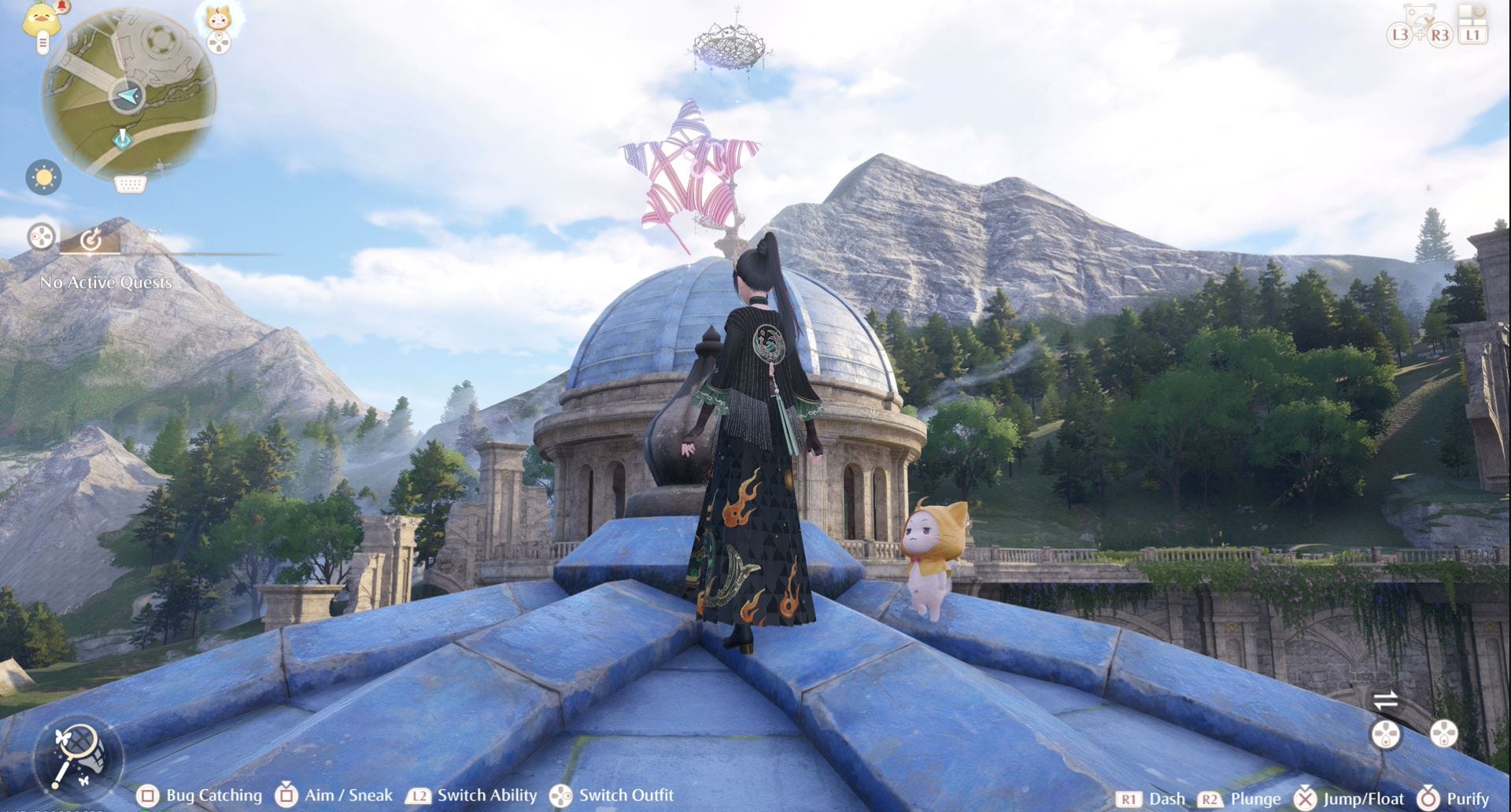Viewport: 1511px width, 812px height.
Task: Click the blue diamond marker on minimap
Action: click(122, 138)
